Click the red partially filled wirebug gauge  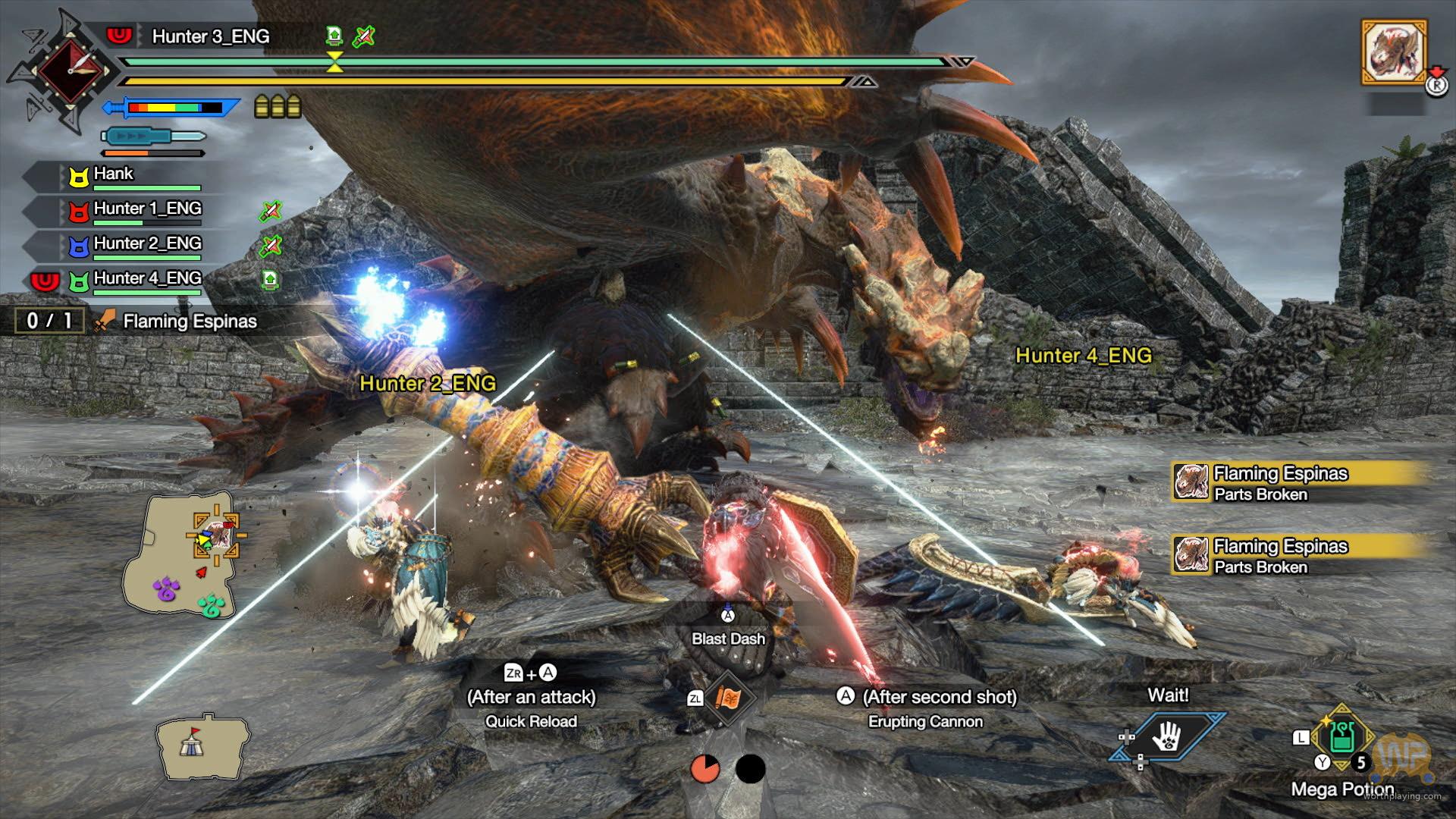[x=705, y=769]
